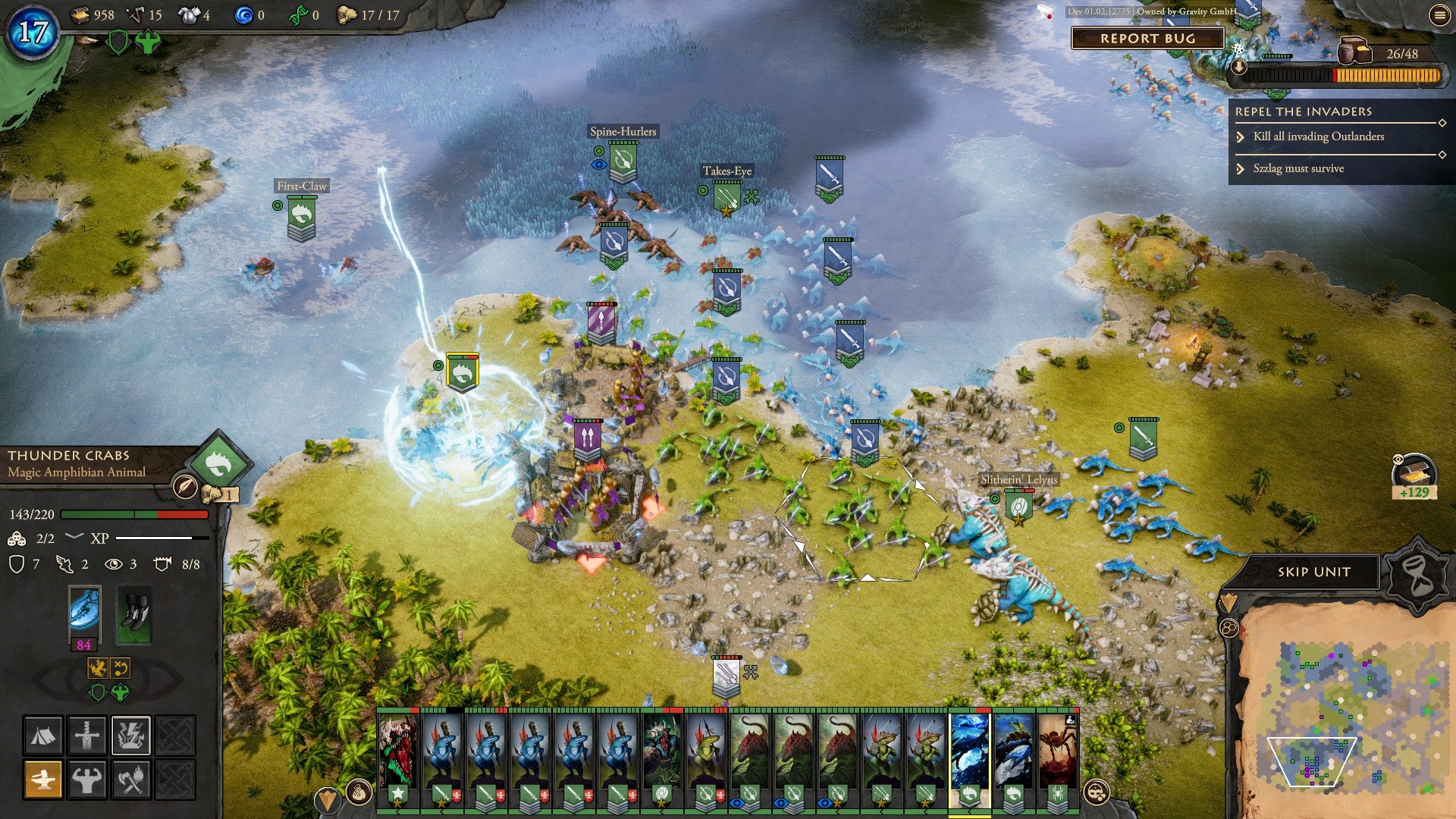This screenshot has width=1456, height=819.
Task: Choose the flexing muscles action
Action: 87,779
